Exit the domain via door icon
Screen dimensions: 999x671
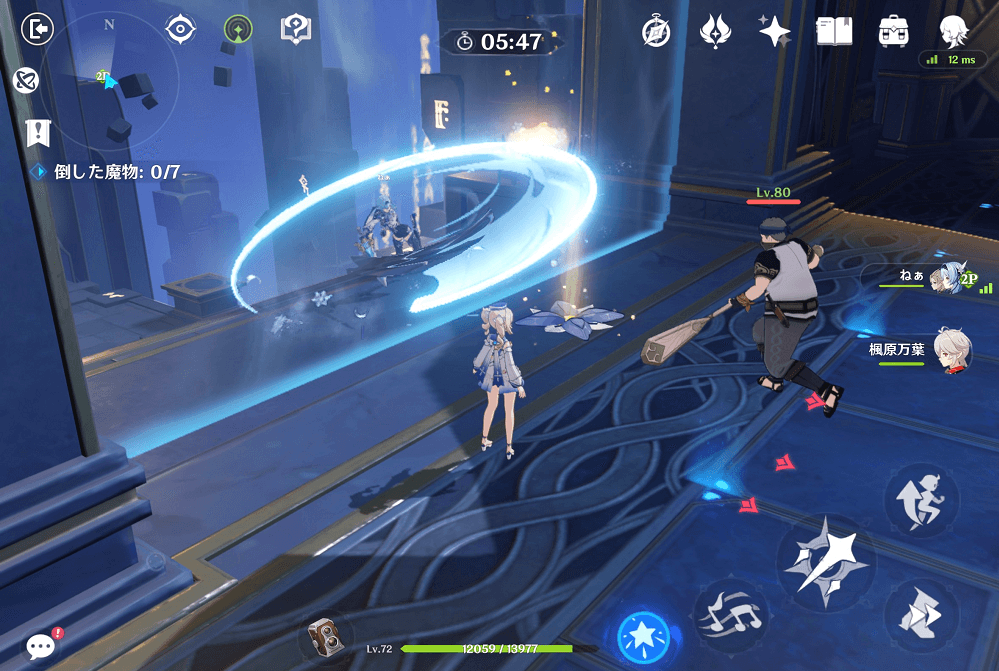pos(37,28)
